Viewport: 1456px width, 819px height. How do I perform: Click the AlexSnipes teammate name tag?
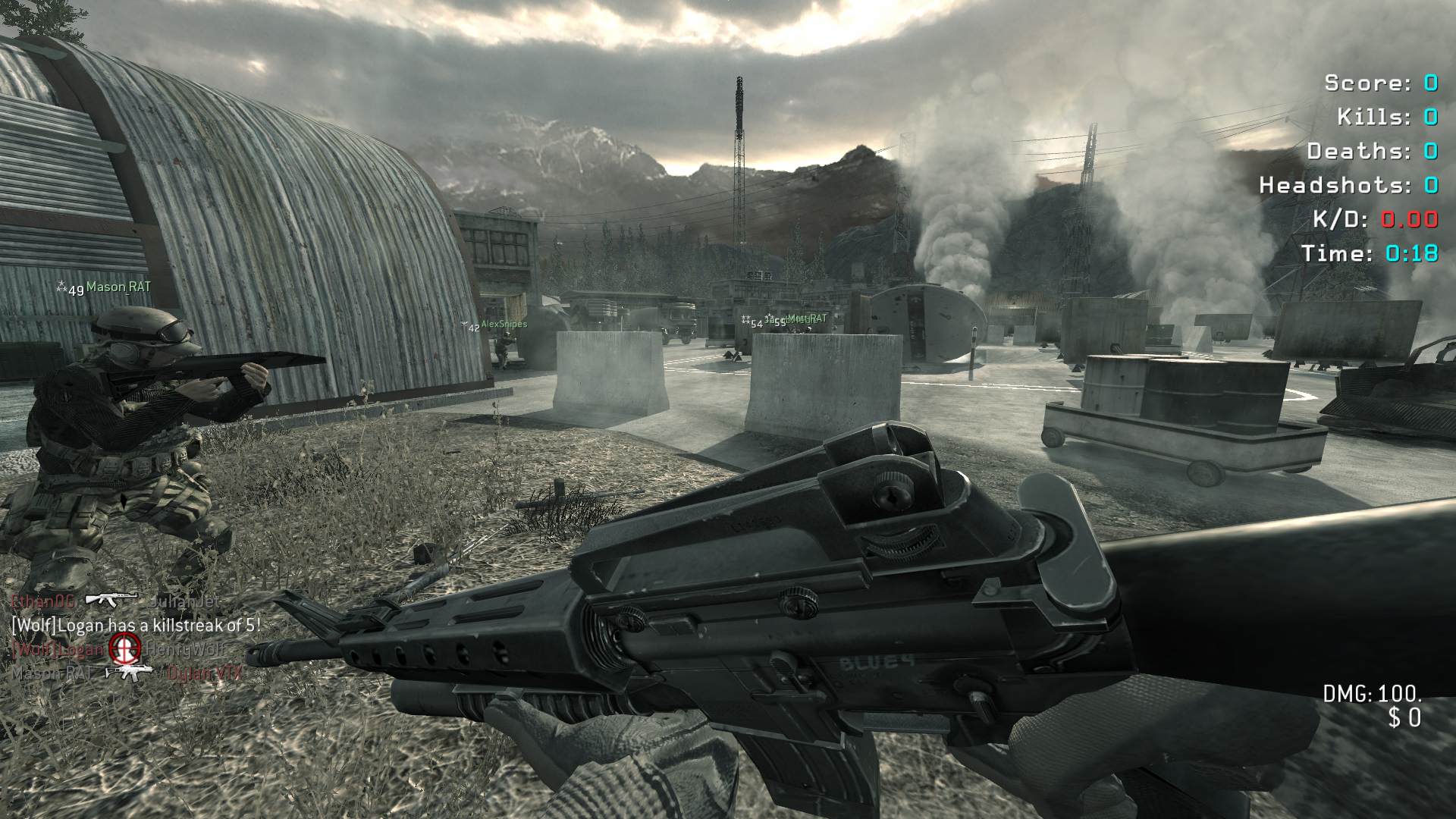click(504, 325)
